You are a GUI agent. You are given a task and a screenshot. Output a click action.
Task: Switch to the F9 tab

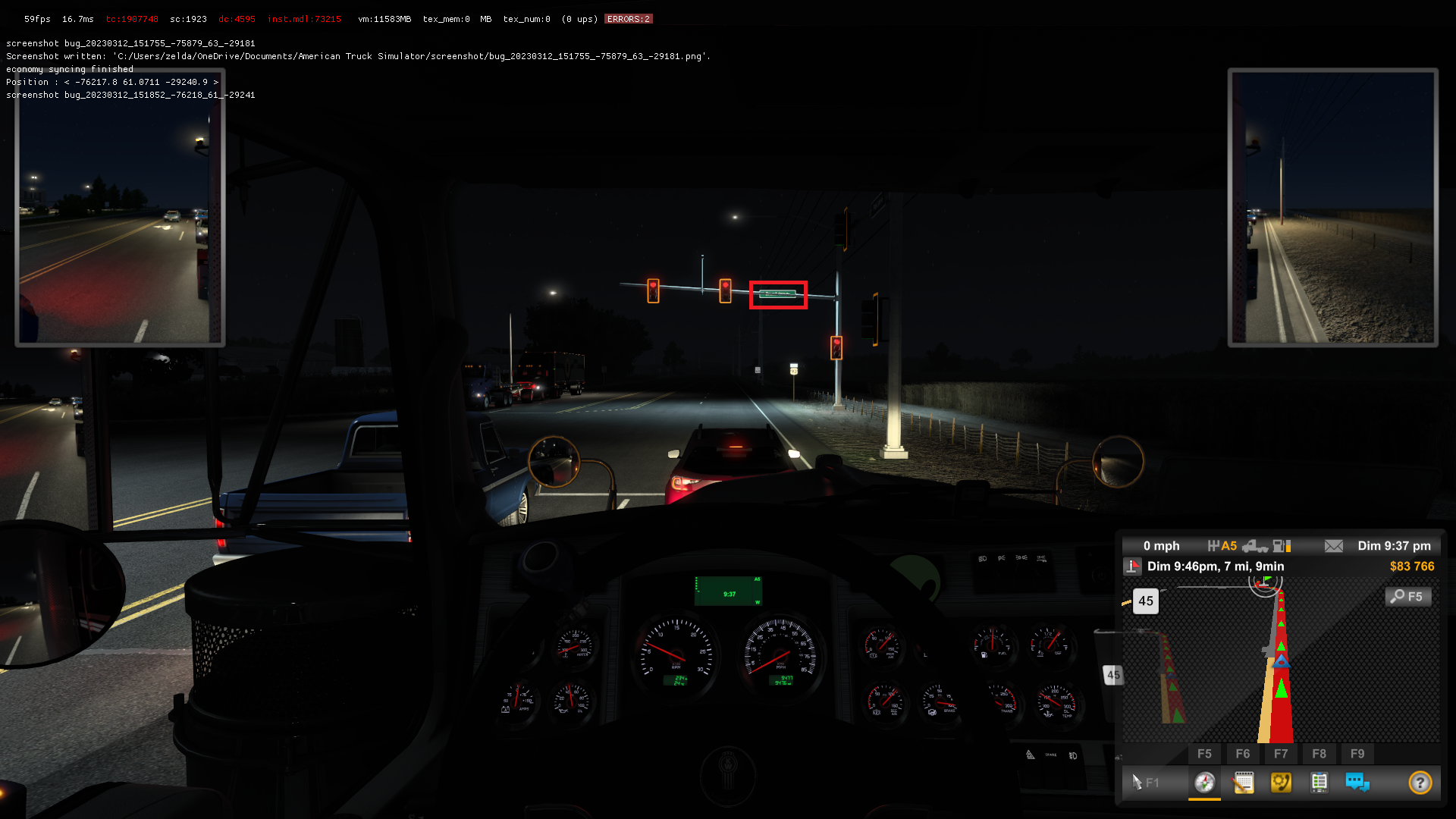click(1357, 754)
